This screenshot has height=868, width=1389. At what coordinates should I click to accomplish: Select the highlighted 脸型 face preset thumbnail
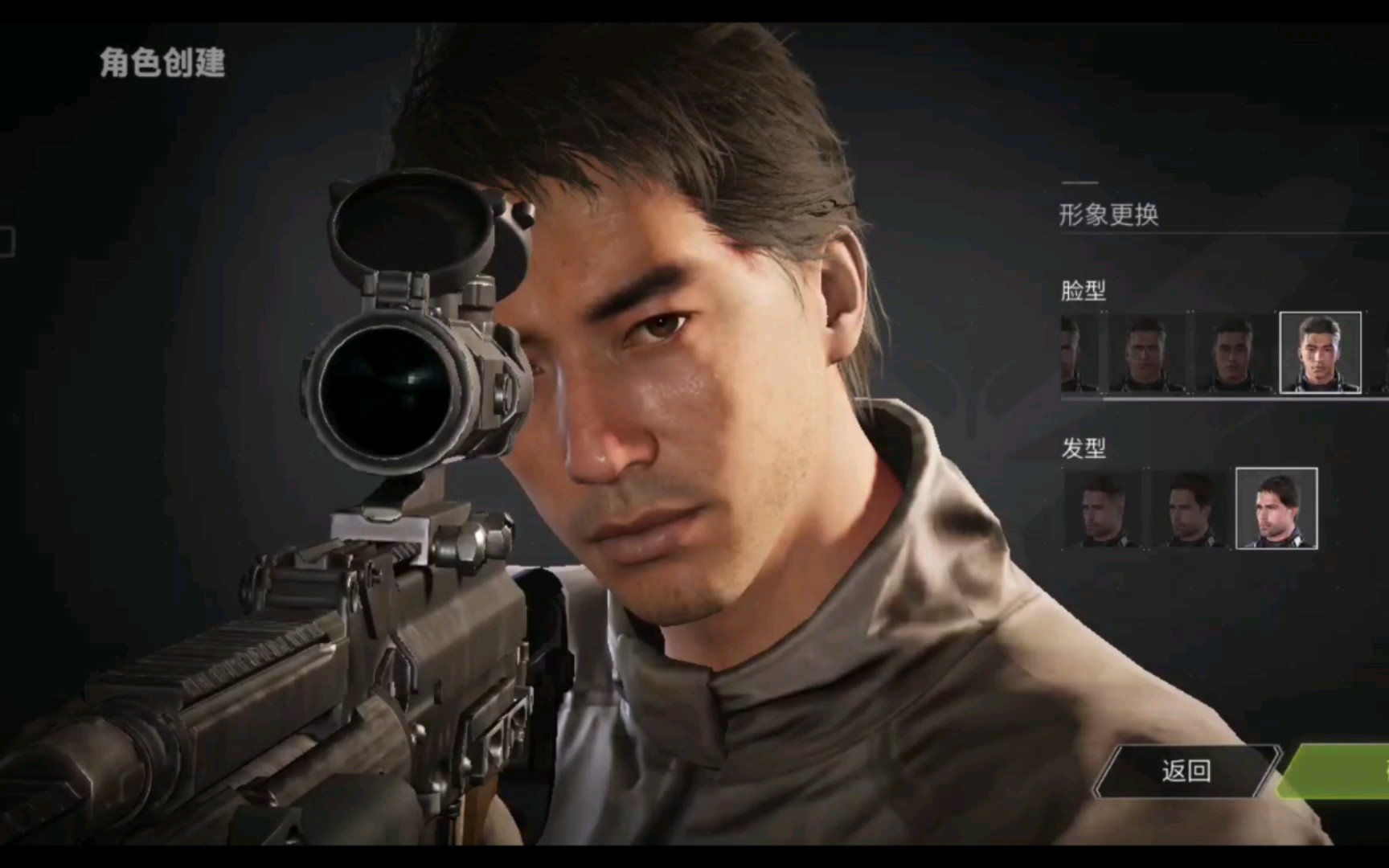tap(1320, 352)
